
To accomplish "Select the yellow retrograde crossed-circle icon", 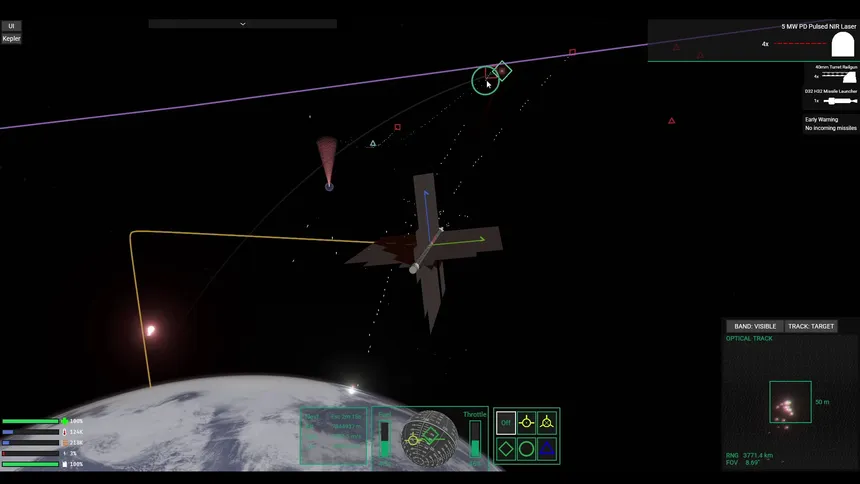I will click(x=546, y=423).
